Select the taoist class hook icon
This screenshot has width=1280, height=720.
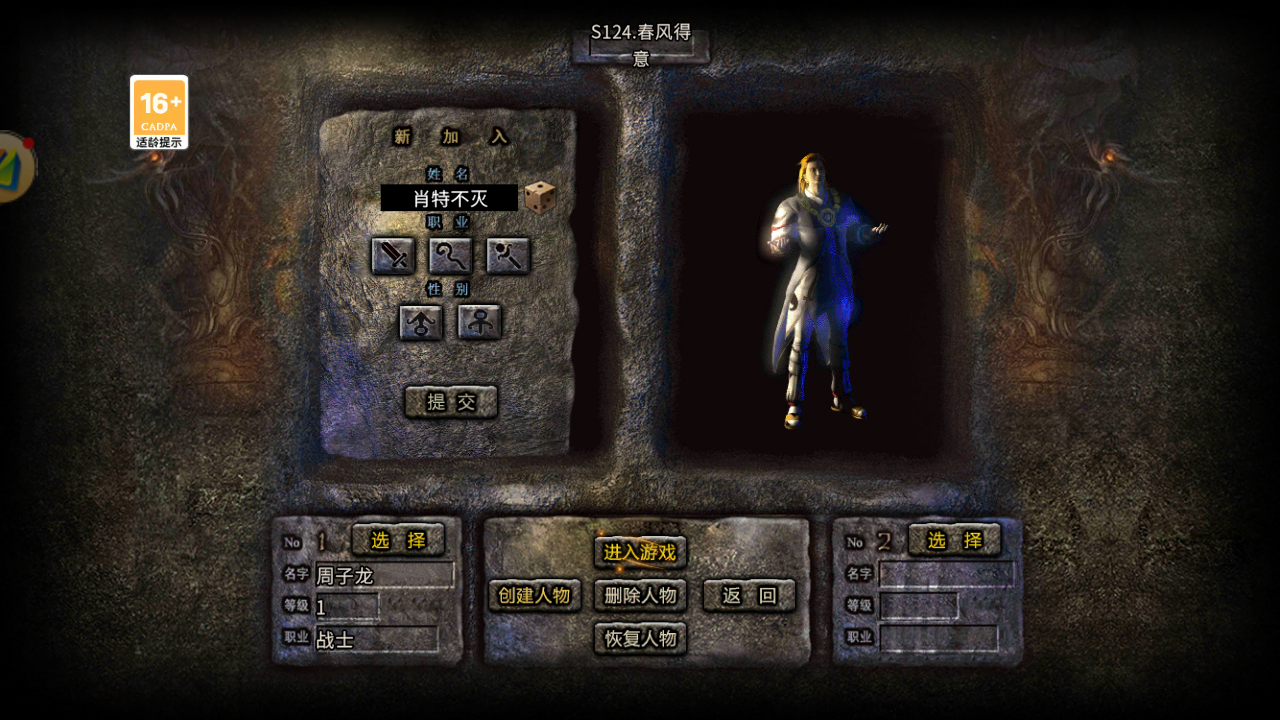[450, 256]
